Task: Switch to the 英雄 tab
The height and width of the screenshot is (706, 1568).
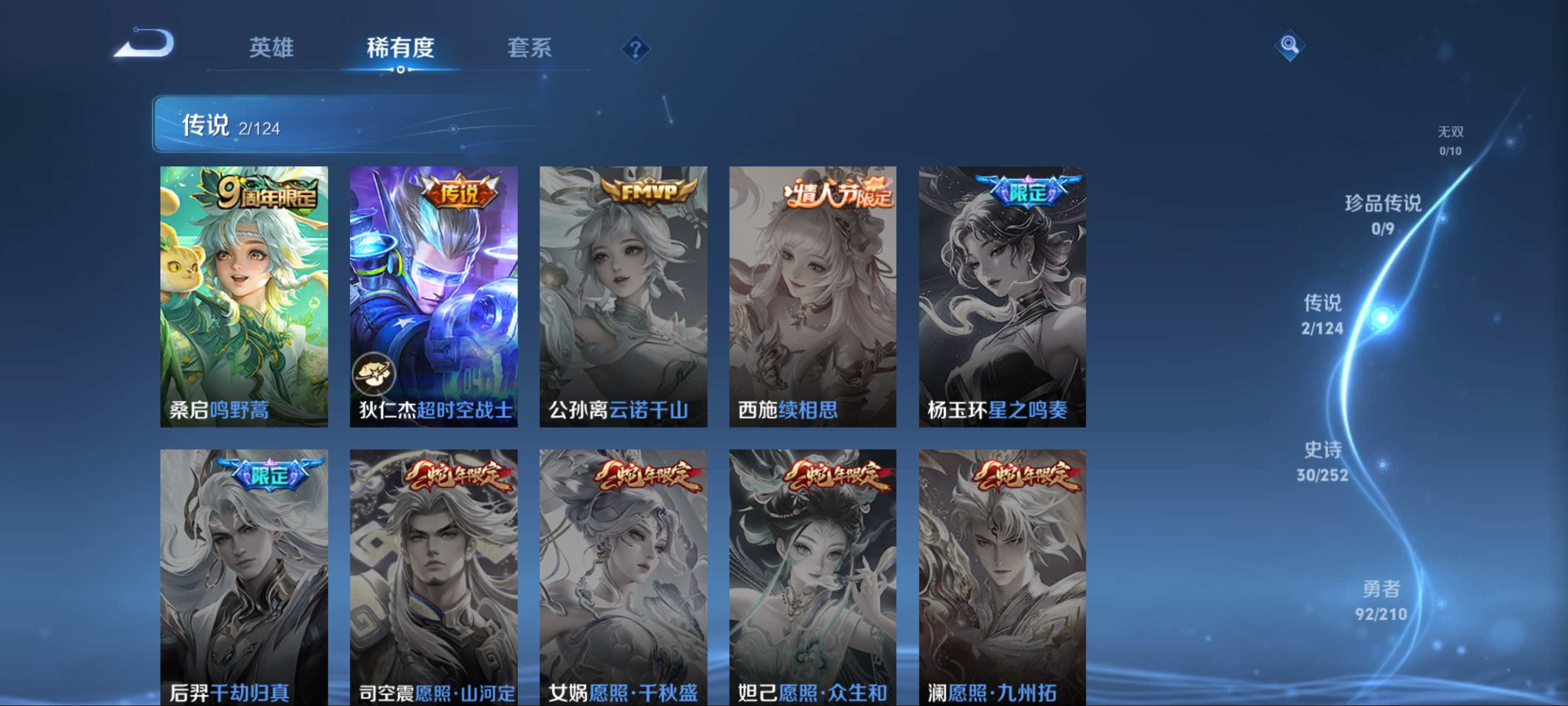Action: tap(271, 48)
